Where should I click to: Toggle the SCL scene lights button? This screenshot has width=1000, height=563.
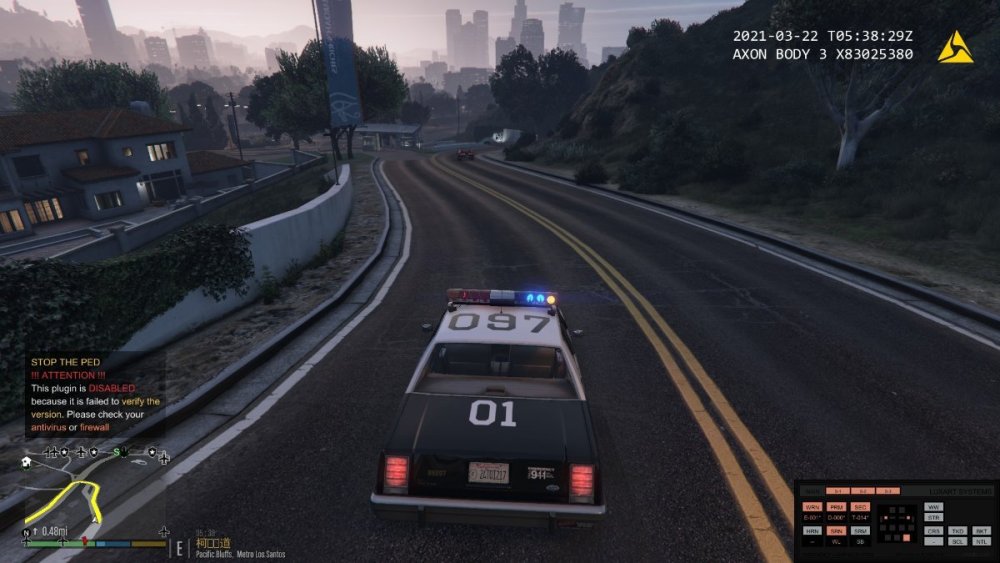tap(958, 541)
